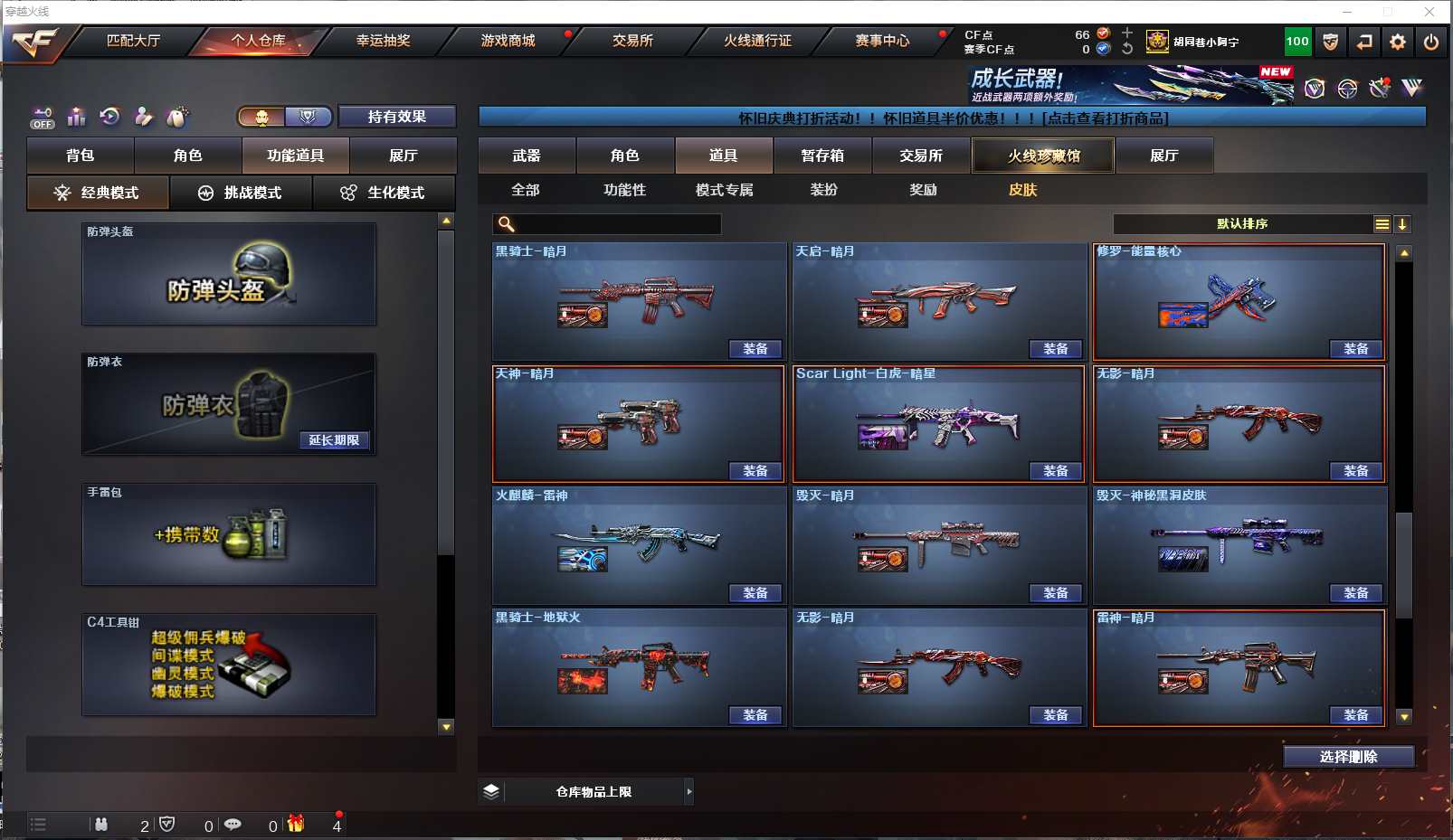
Task: Open the settings gear icon
Action: (x=1398, y=42)
